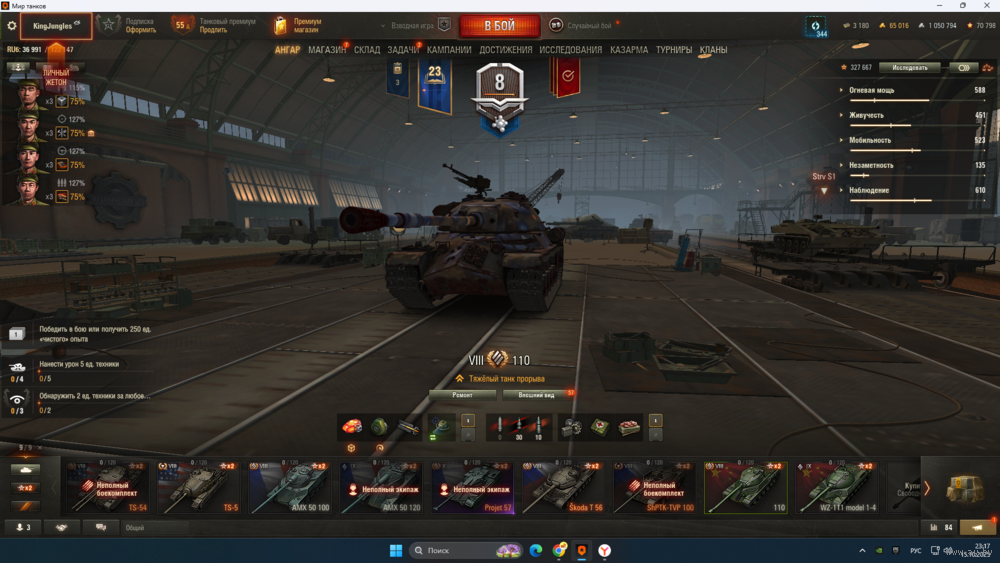Open the ТУРНИРЫ tab

pyautogui.click(x=674, y=50)
